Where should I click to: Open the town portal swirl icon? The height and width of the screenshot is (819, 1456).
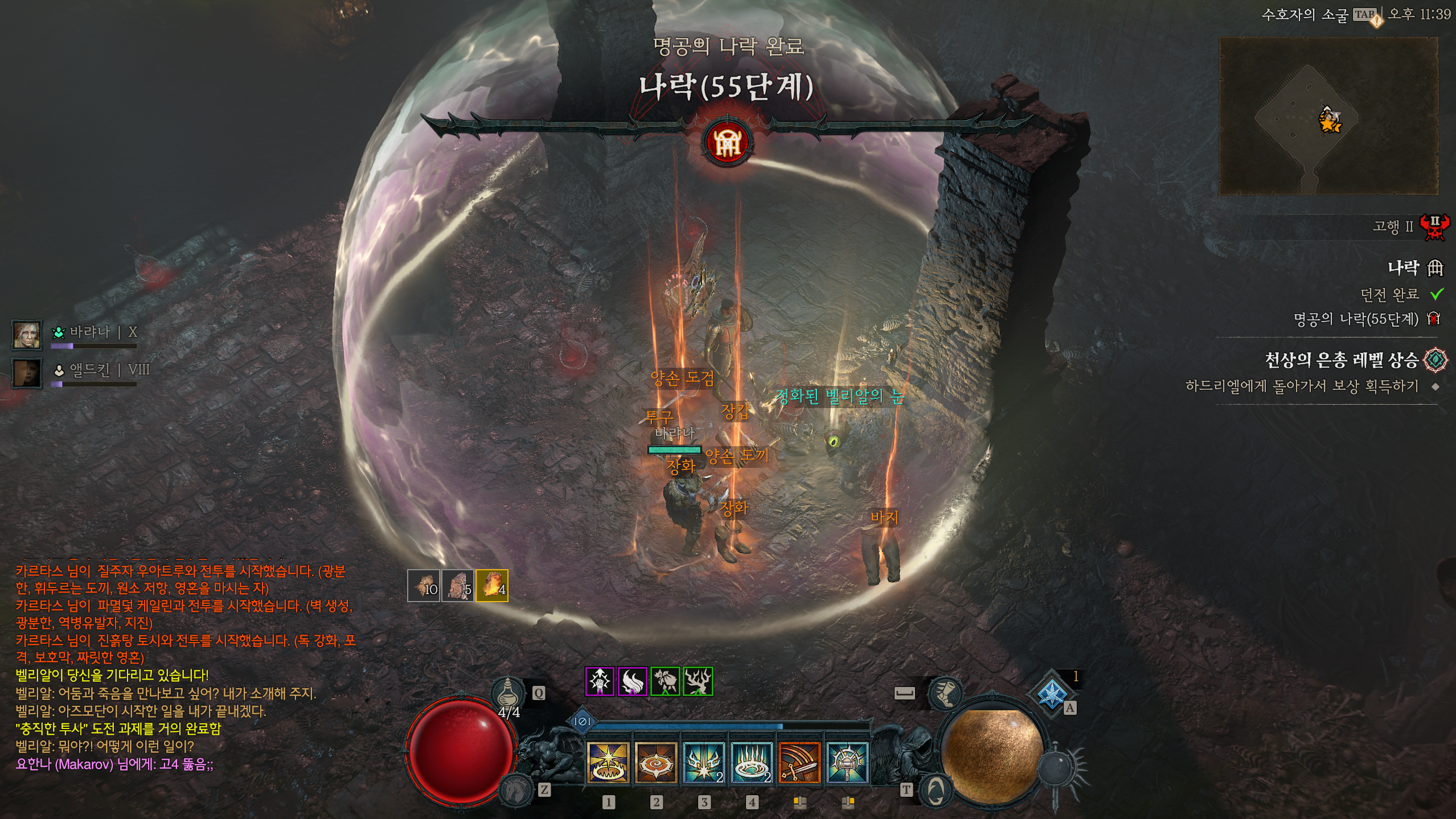tap(936, 791)
